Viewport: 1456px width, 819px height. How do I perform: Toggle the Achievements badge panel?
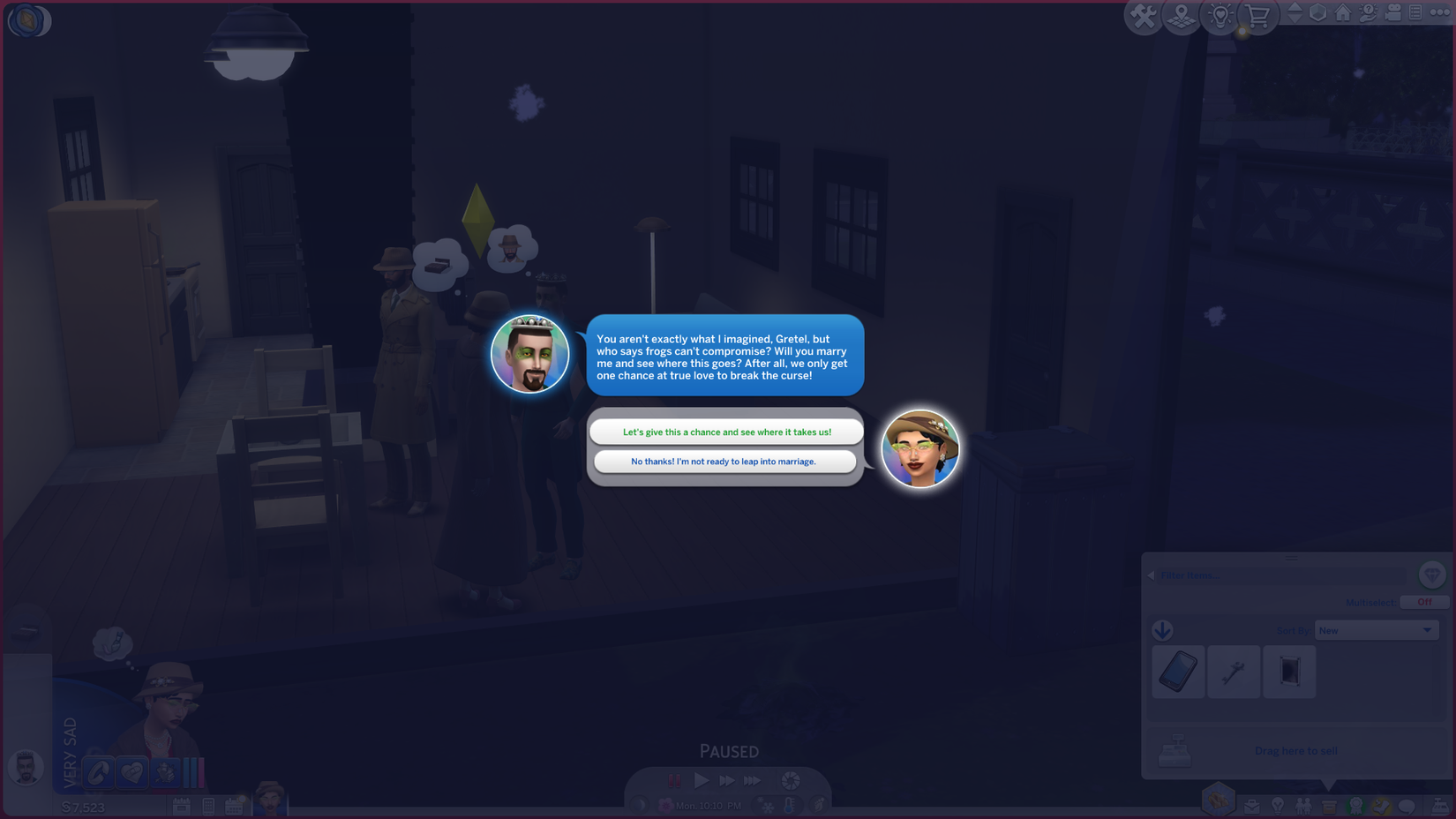tap(1355, 804)
